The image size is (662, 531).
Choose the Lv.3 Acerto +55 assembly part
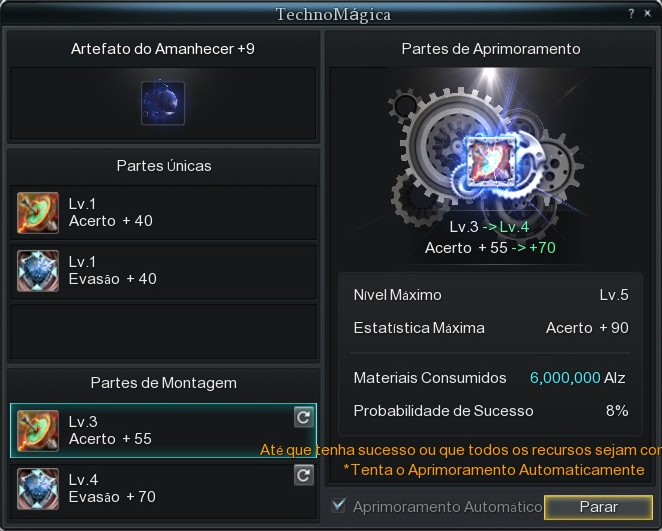tap(150, 430)
